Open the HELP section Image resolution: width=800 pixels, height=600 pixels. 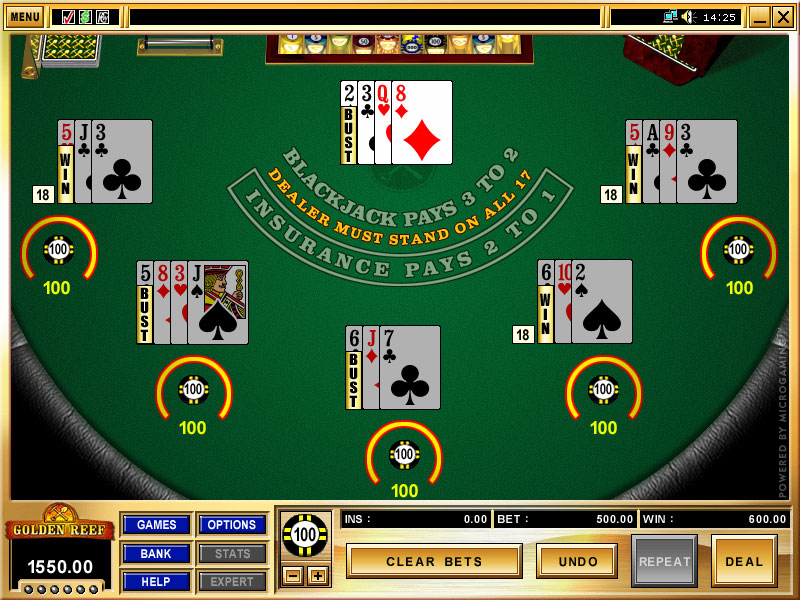pyautogui.click(x=156, y=581)
